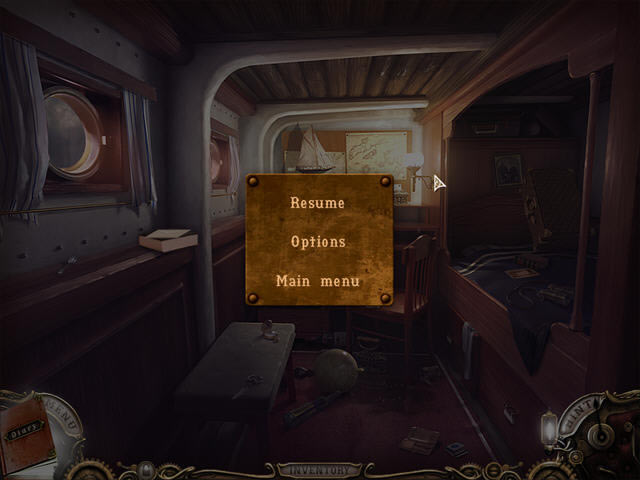Viewport: 640px width, 480px height.
Task: Return to the Main menu
Action: pyautogui.click(x=318, y=281)
